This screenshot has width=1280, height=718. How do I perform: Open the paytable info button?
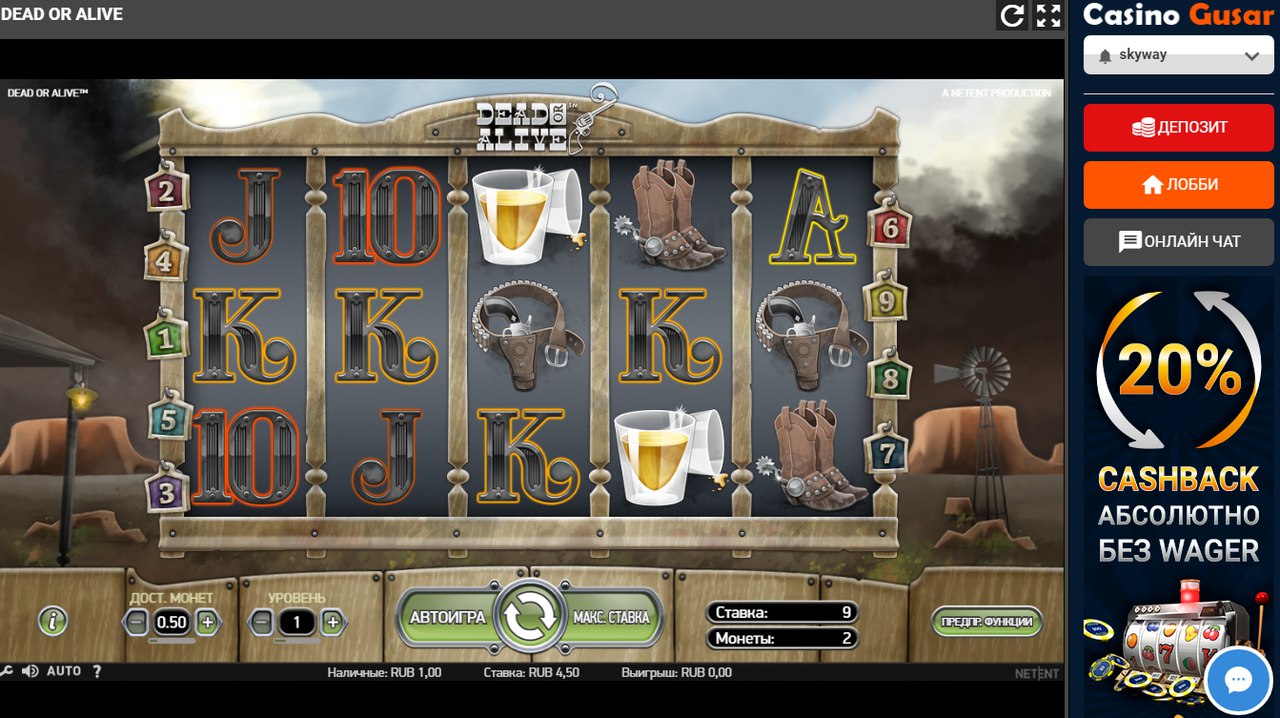[52, 621]
